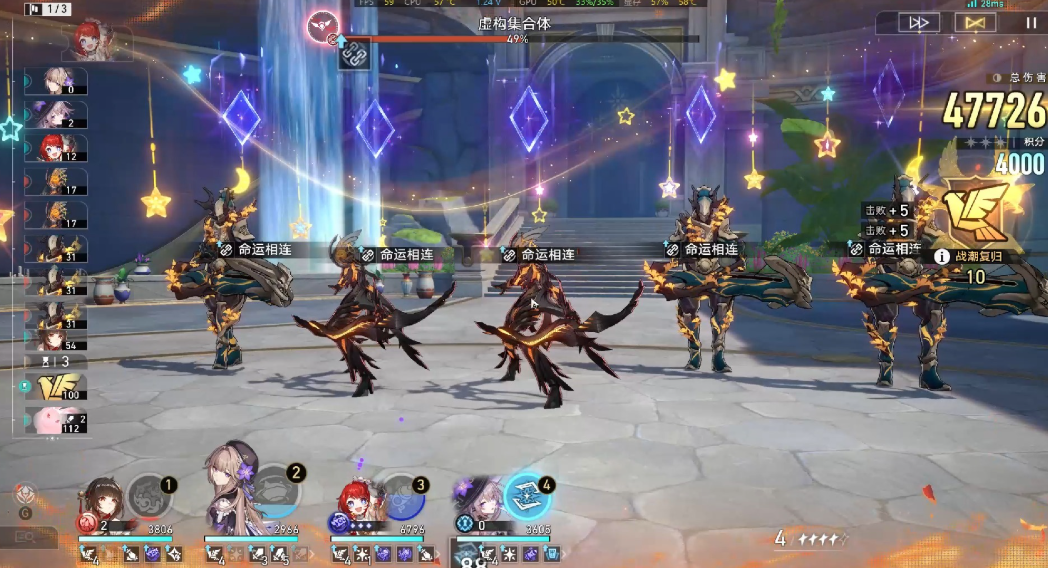
Task: Select the current-turn red-haired portrait
Action: point(98,39)
